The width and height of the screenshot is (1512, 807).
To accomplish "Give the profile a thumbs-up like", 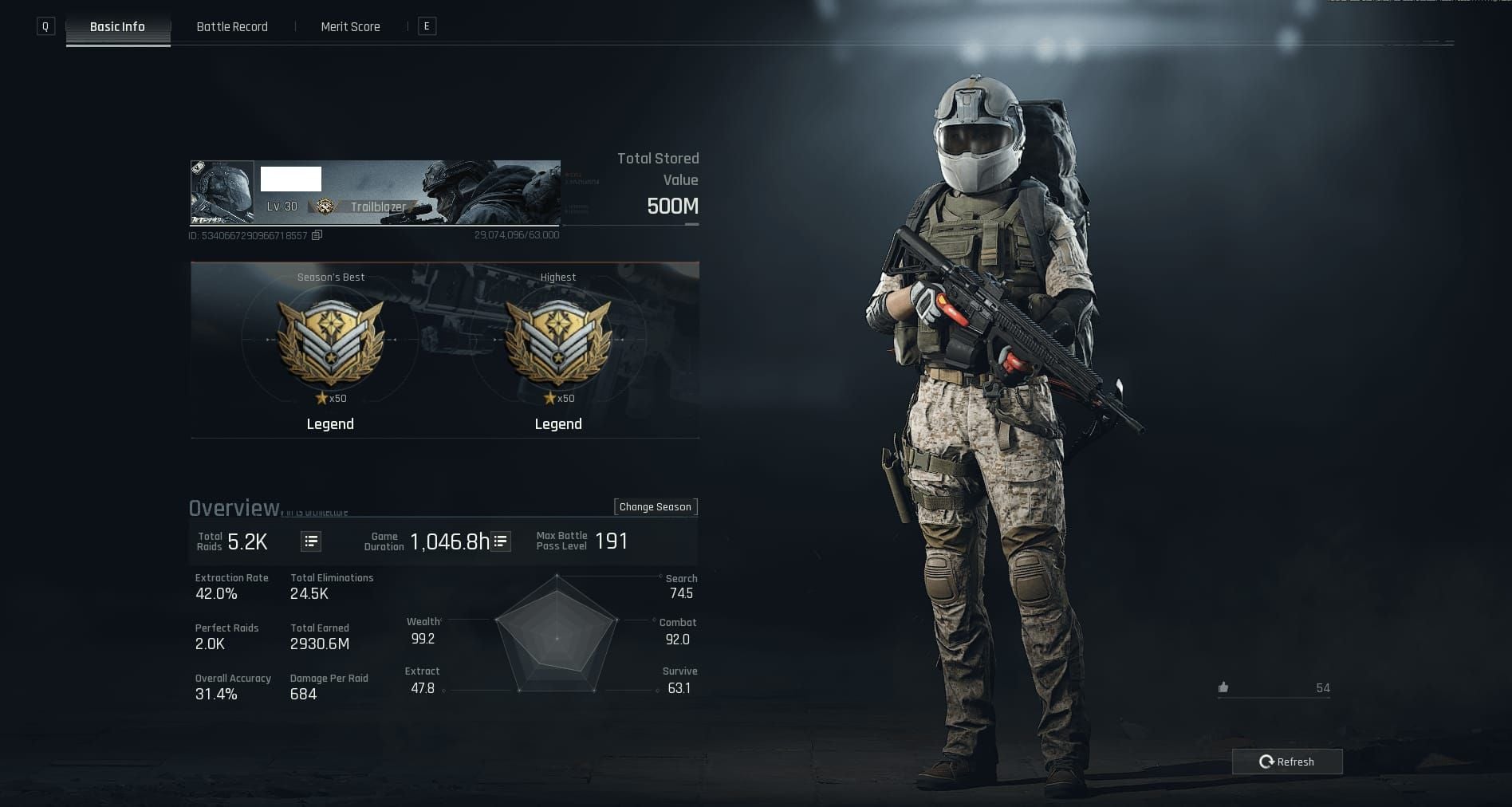I will tap(1223, 687).
